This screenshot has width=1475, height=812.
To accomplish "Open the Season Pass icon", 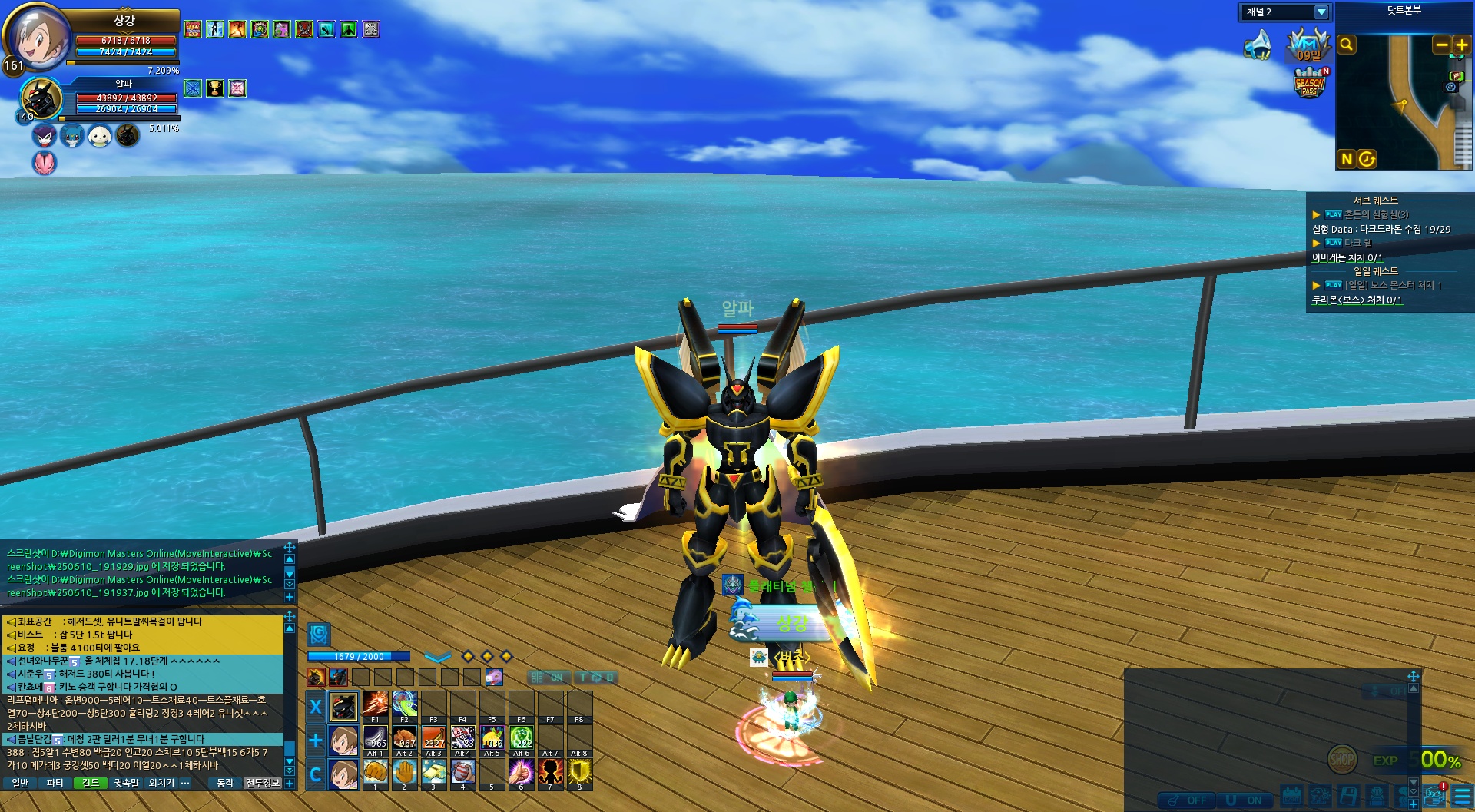I will (x=1310, y=84).
